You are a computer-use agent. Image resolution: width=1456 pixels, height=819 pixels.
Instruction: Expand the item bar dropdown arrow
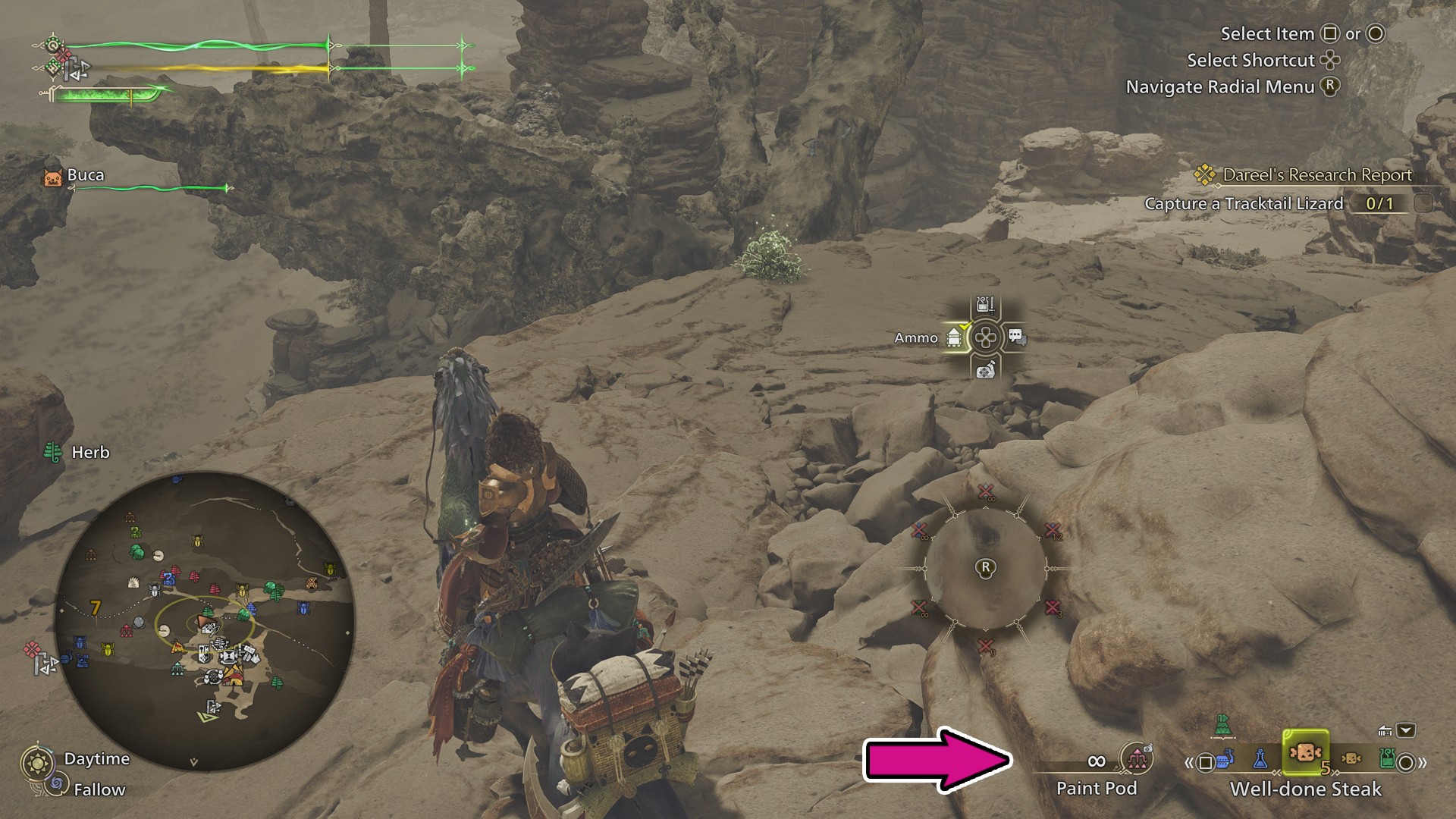coord(1405,730)
